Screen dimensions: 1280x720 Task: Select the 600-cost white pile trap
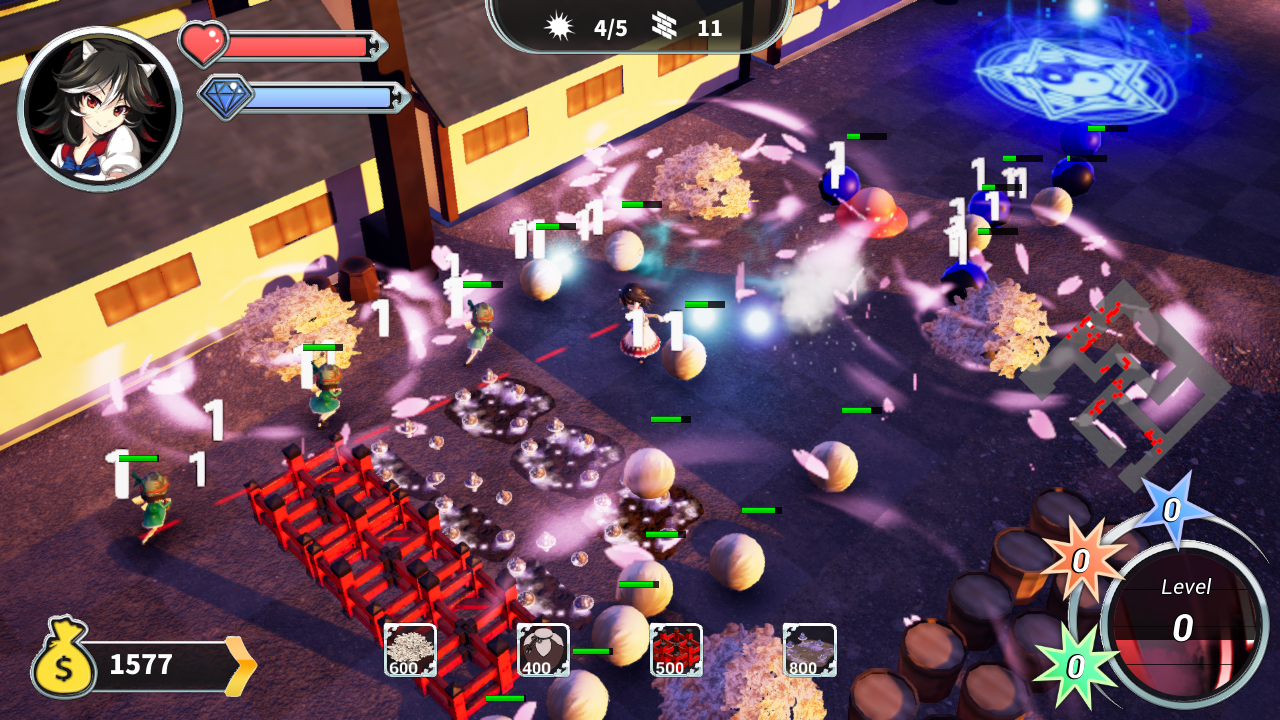pyautogui.click(x=410, y=650)
